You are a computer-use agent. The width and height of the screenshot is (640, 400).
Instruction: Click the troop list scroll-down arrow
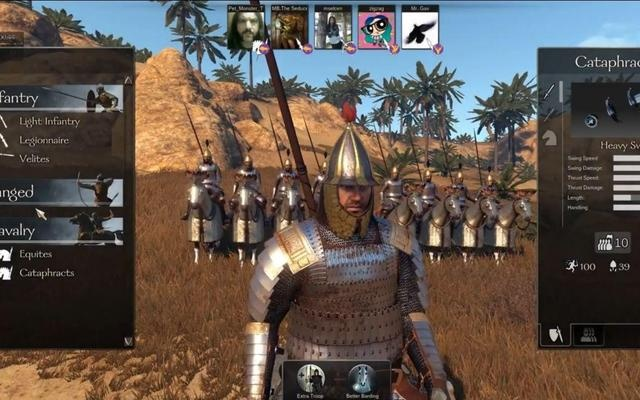click(x=128, y=341)
